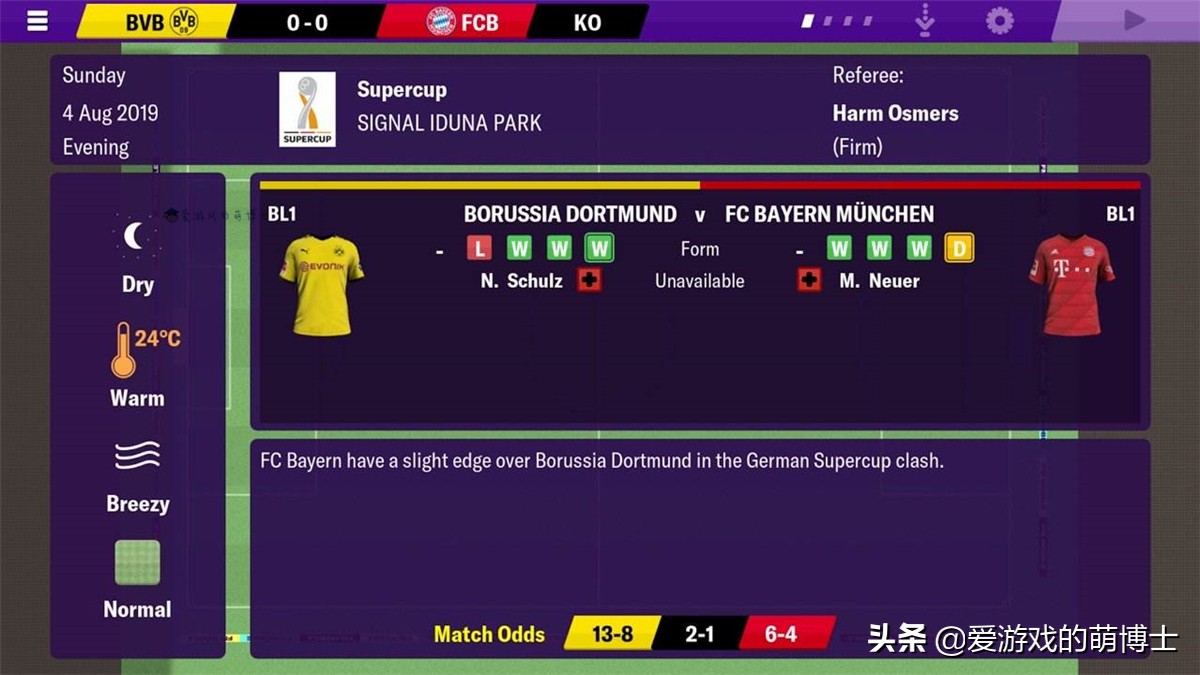Click the page indicator dots

tap(836, 21)
